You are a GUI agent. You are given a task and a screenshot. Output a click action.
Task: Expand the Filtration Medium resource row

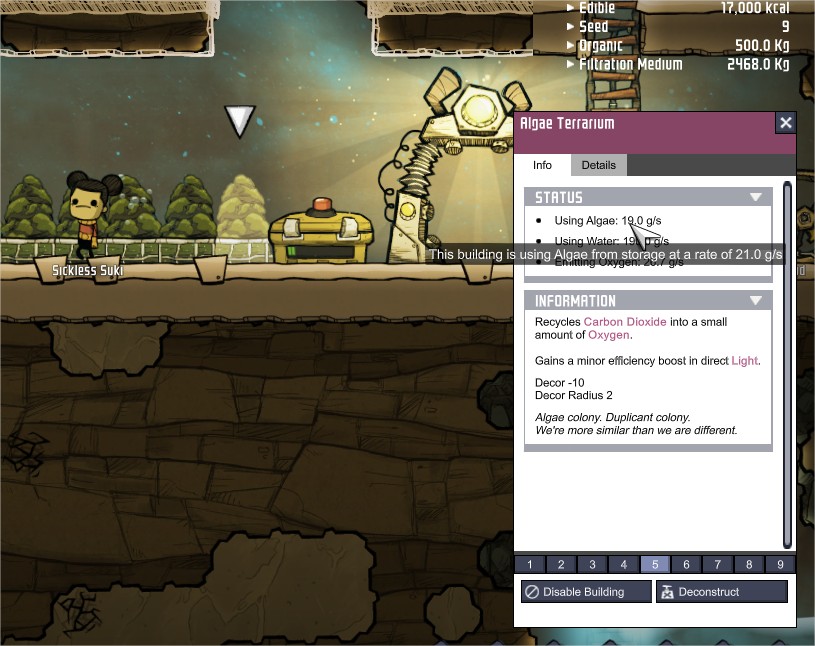pyautogui.click(x=572, y=65)
